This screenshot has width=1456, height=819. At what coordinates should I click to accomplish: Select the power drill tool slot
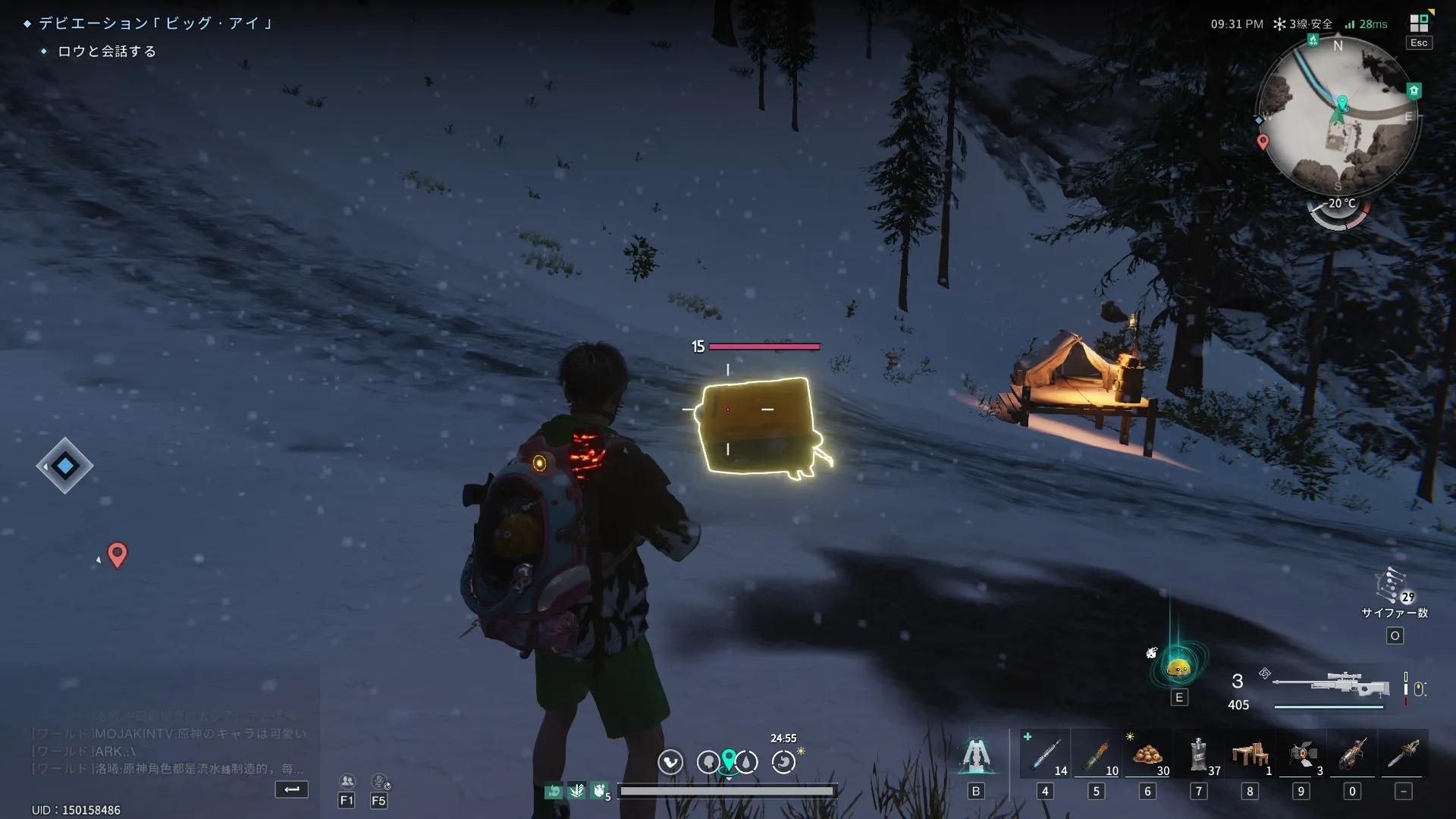point(1352,754)
